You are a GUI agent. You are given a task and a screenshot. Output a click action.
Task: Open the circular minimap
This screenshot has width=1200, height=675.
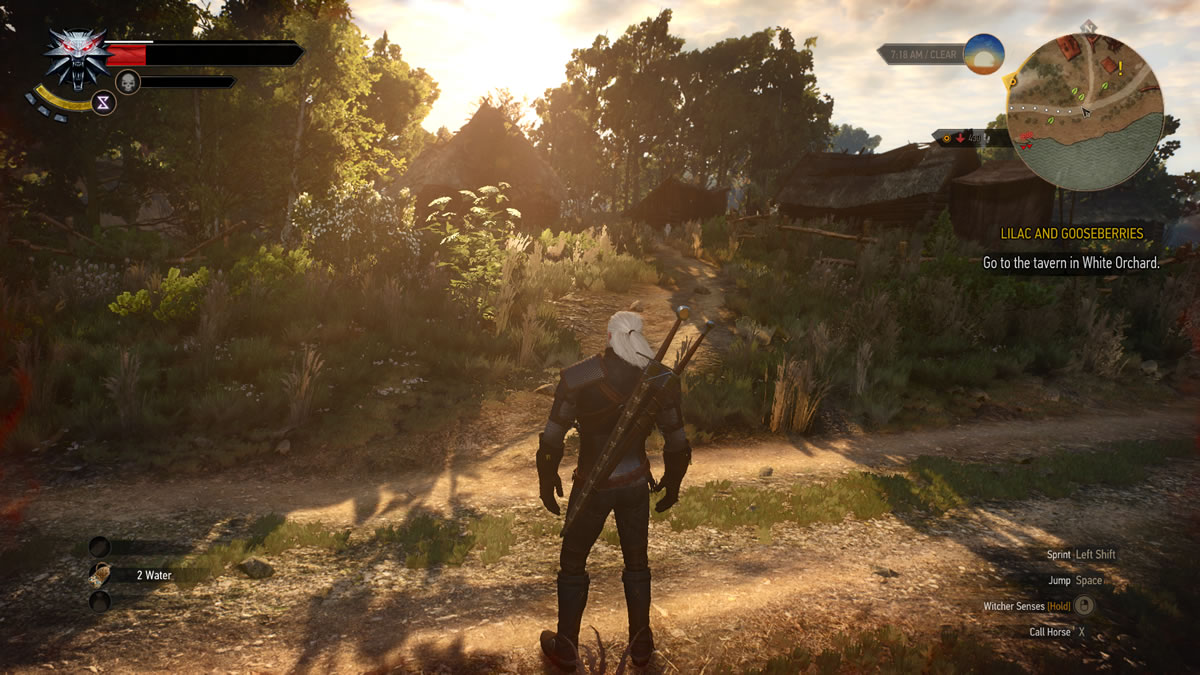(x=1084, y=111)
